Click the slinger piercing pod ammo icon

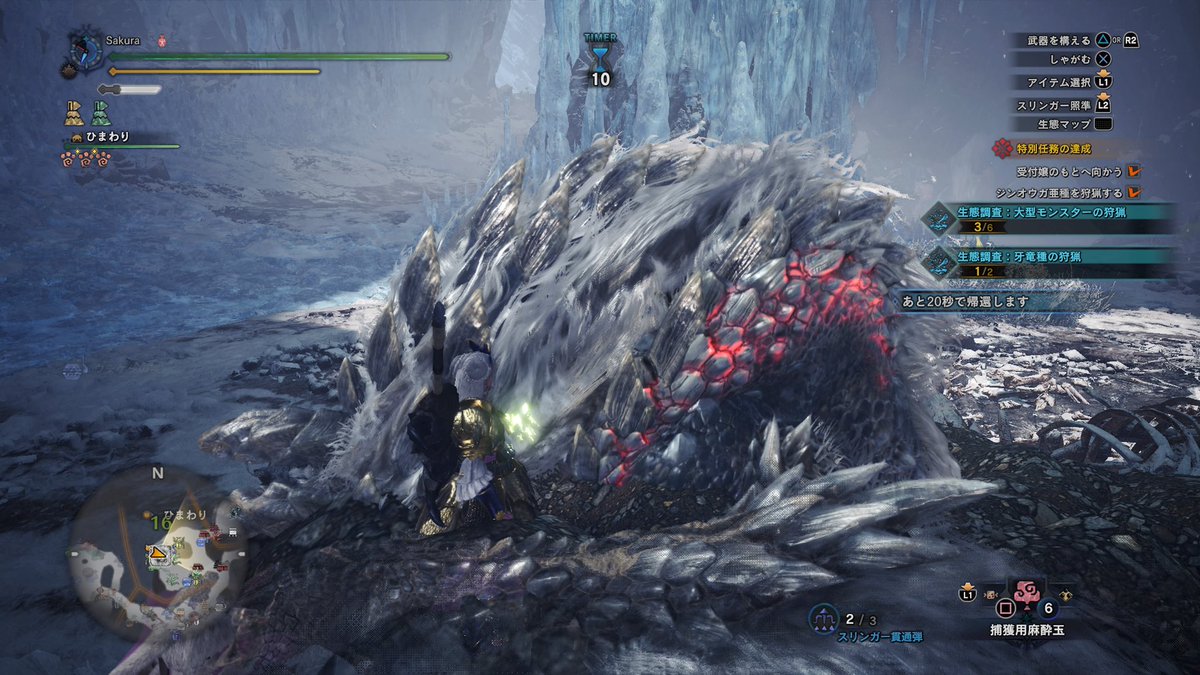click(825, 620)
